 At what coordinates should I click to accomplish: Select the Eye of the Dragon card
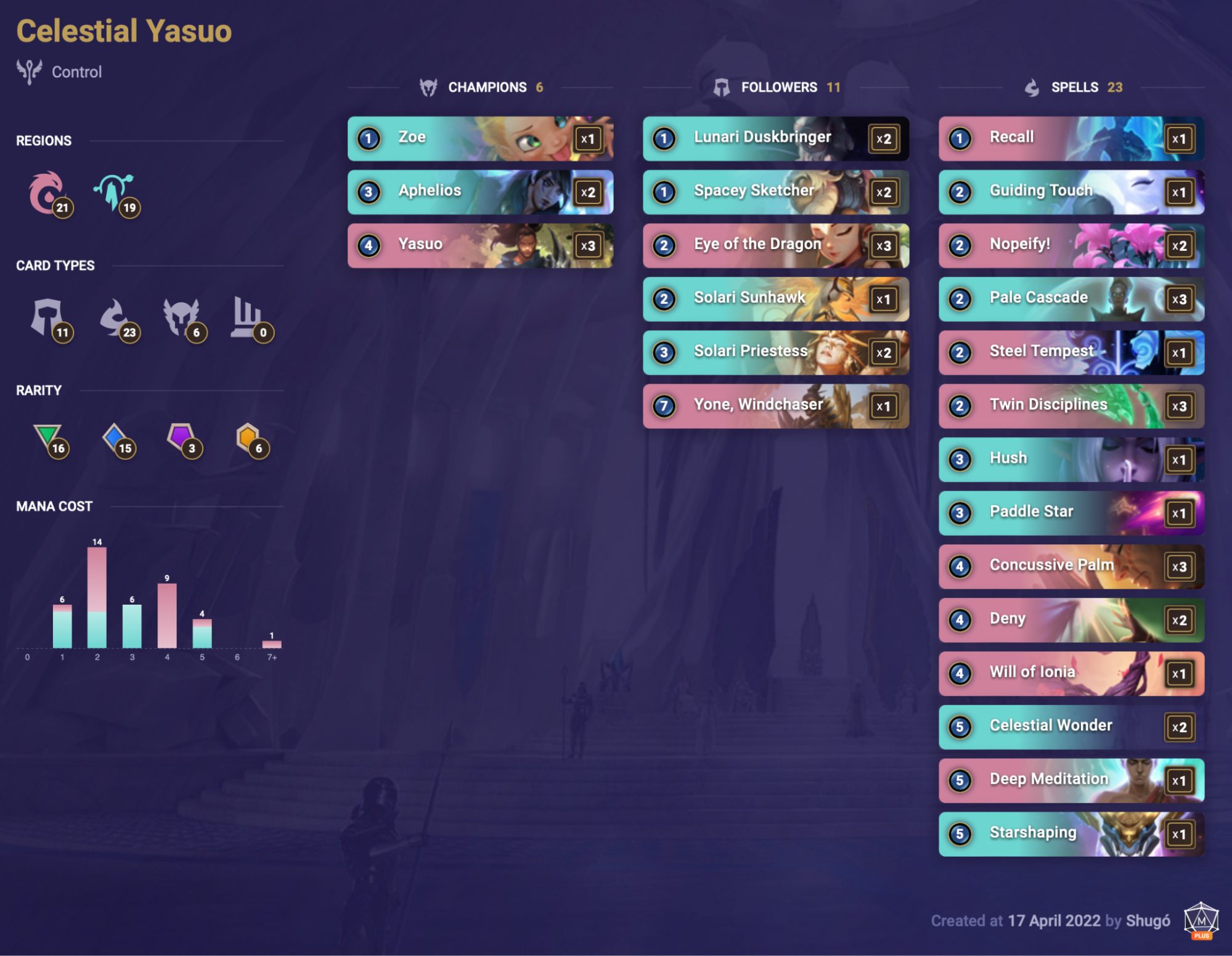coord(775,245)
